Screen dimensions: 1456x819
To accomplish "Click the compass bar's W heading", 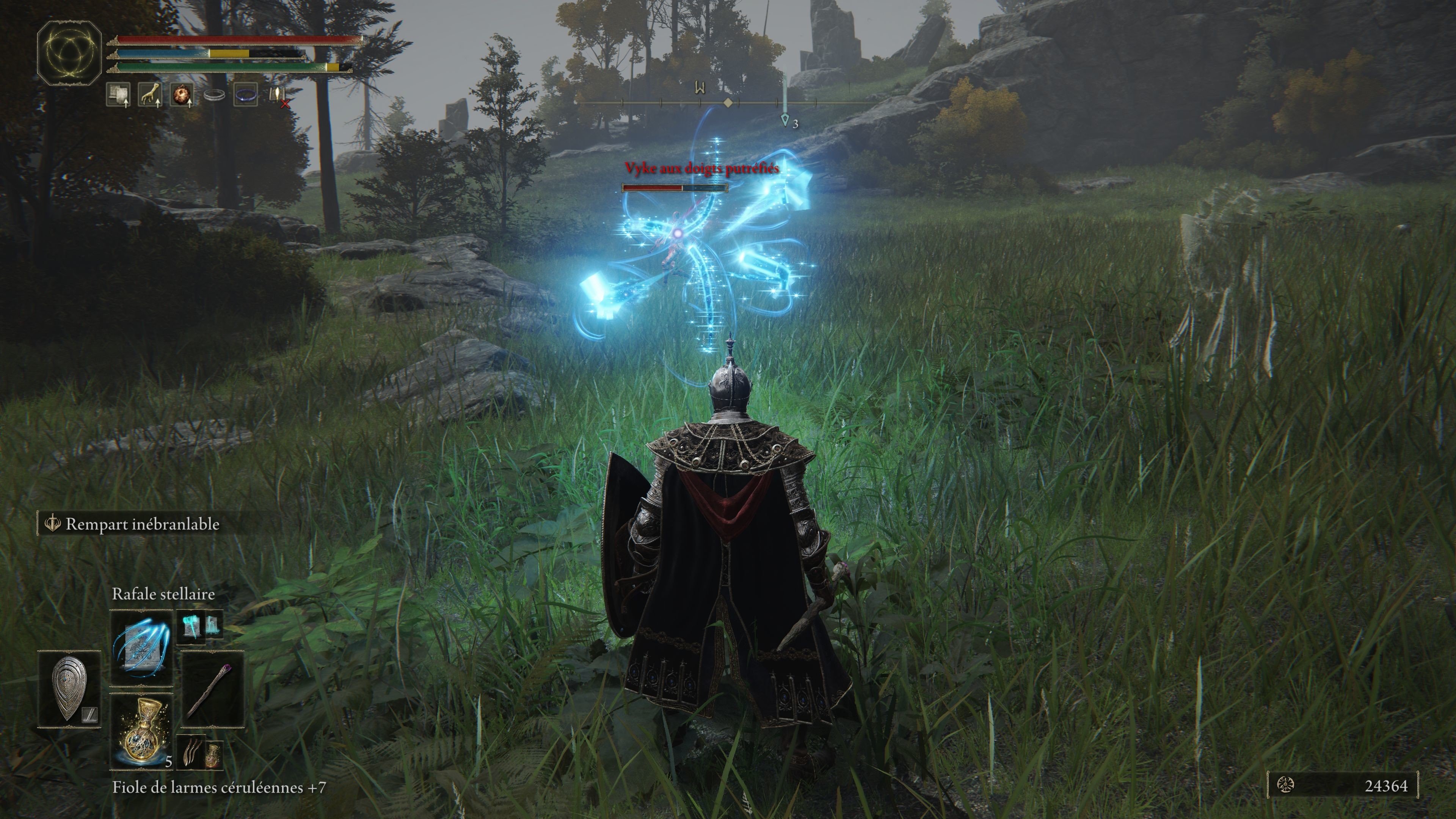I will point(700,88).
